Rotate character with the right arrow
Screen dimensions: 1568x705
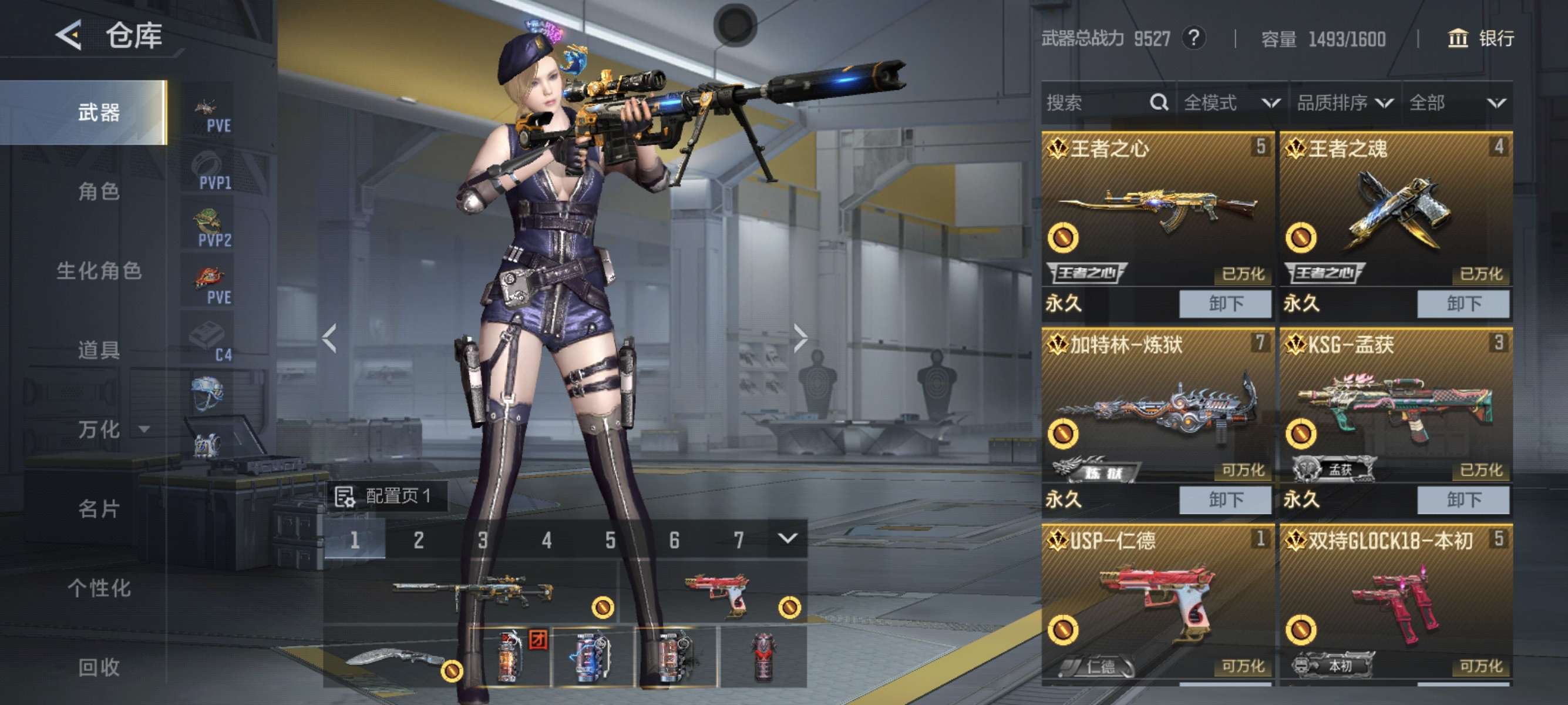click(800, 338)
